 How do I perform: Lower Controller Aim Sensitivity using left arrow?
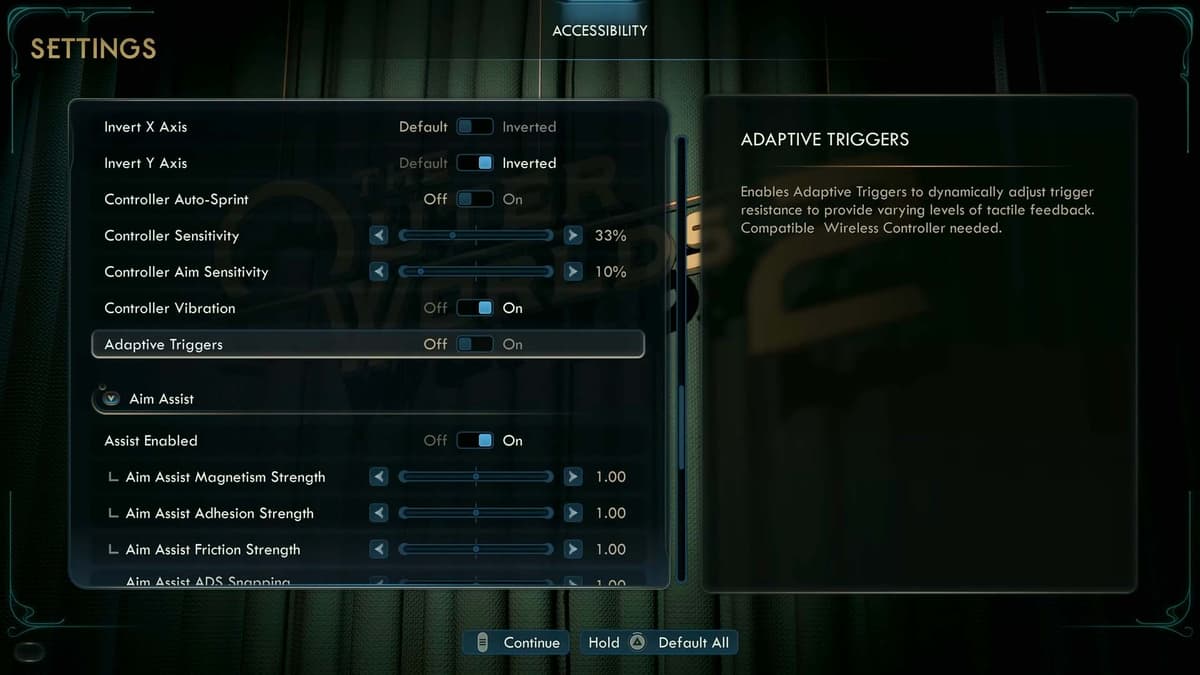(379, 272)
